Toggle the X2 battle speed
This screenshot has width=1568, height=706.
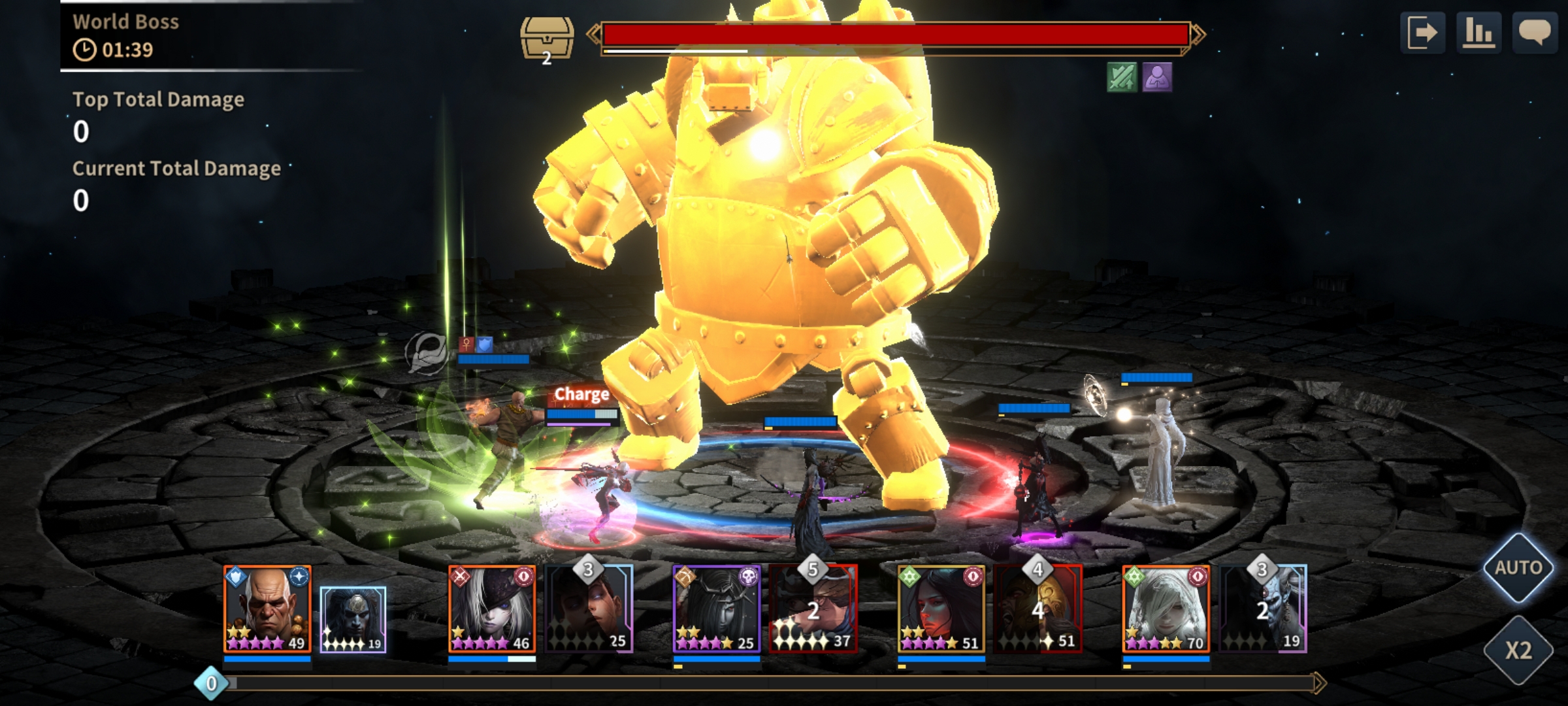[1518, 650]
